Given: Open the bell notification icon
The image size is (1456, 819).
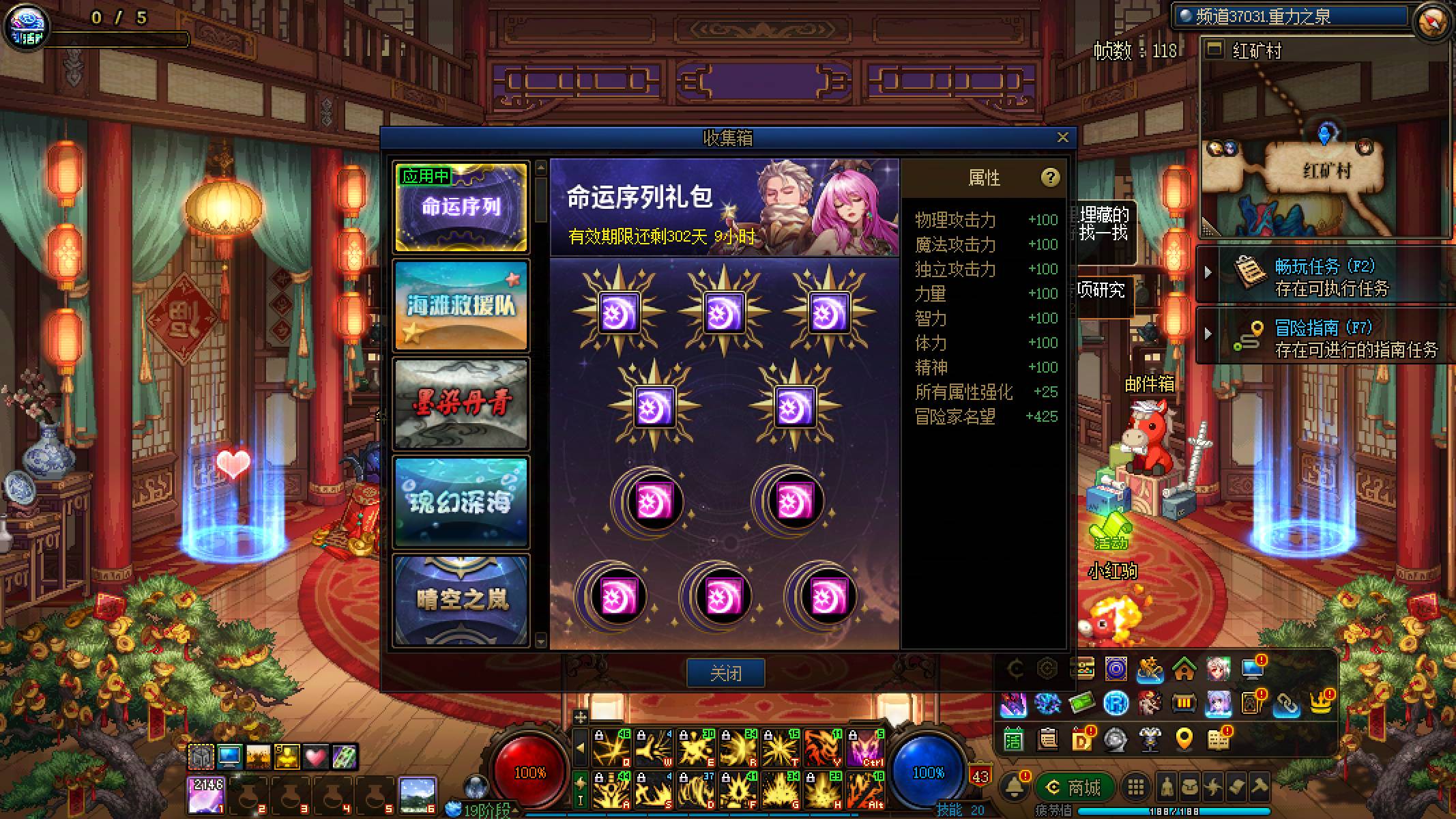Looking at the screenshot, I should coord(1013,786).
